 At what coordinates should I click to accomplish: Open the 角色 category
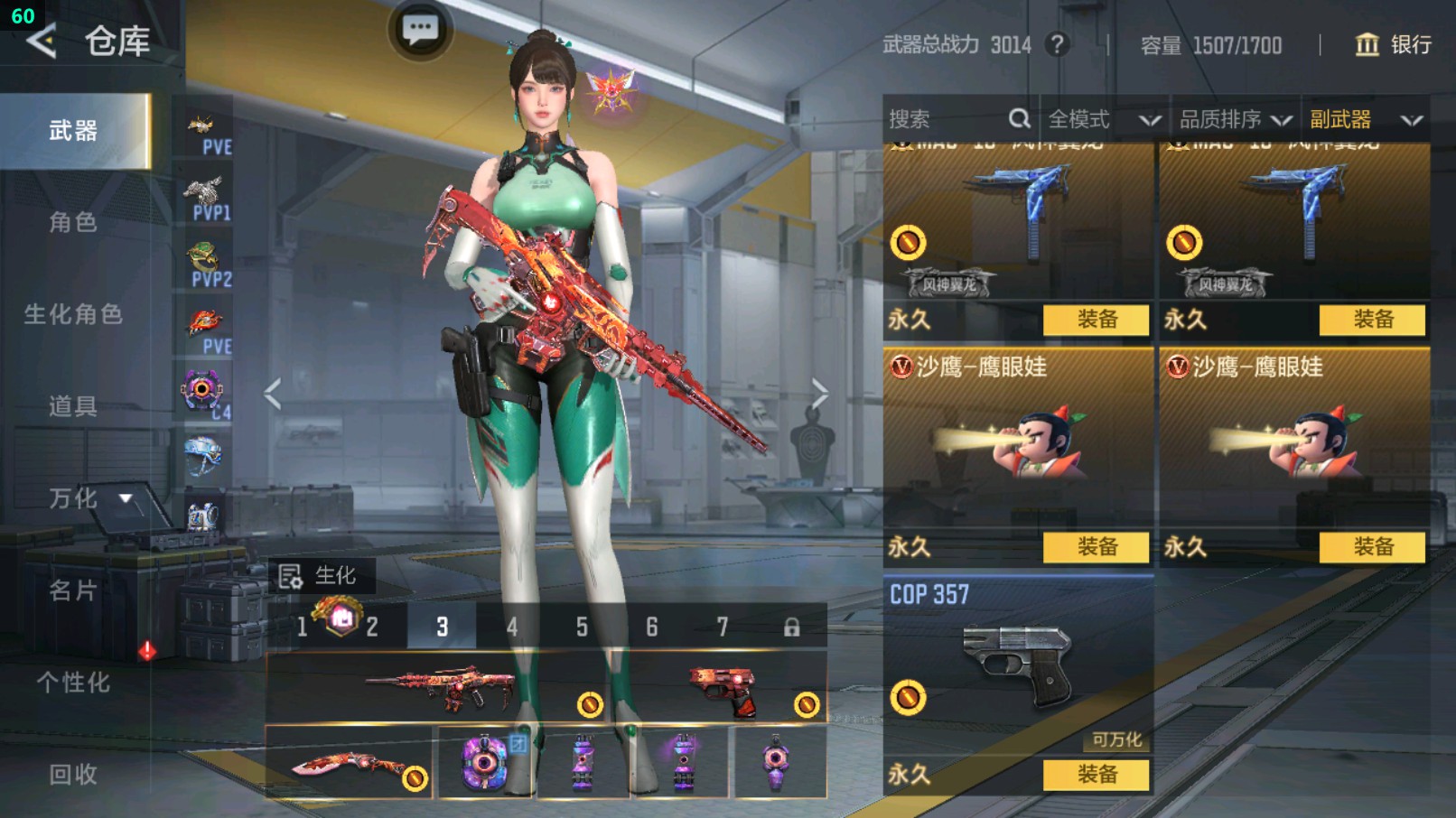tap(73, 222)
